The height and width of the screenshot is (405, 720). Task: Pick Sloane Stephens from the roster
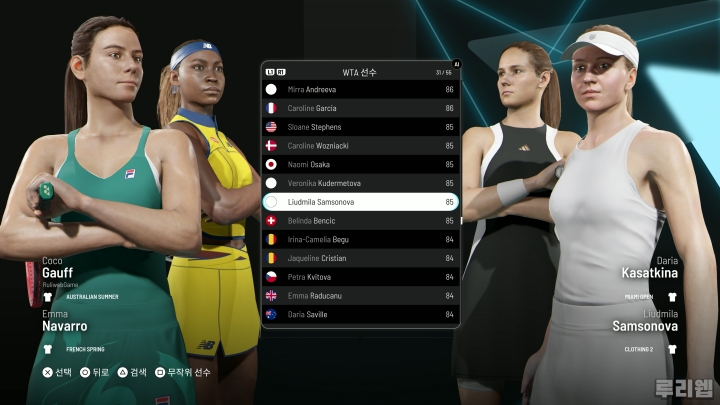click(360, 127)
